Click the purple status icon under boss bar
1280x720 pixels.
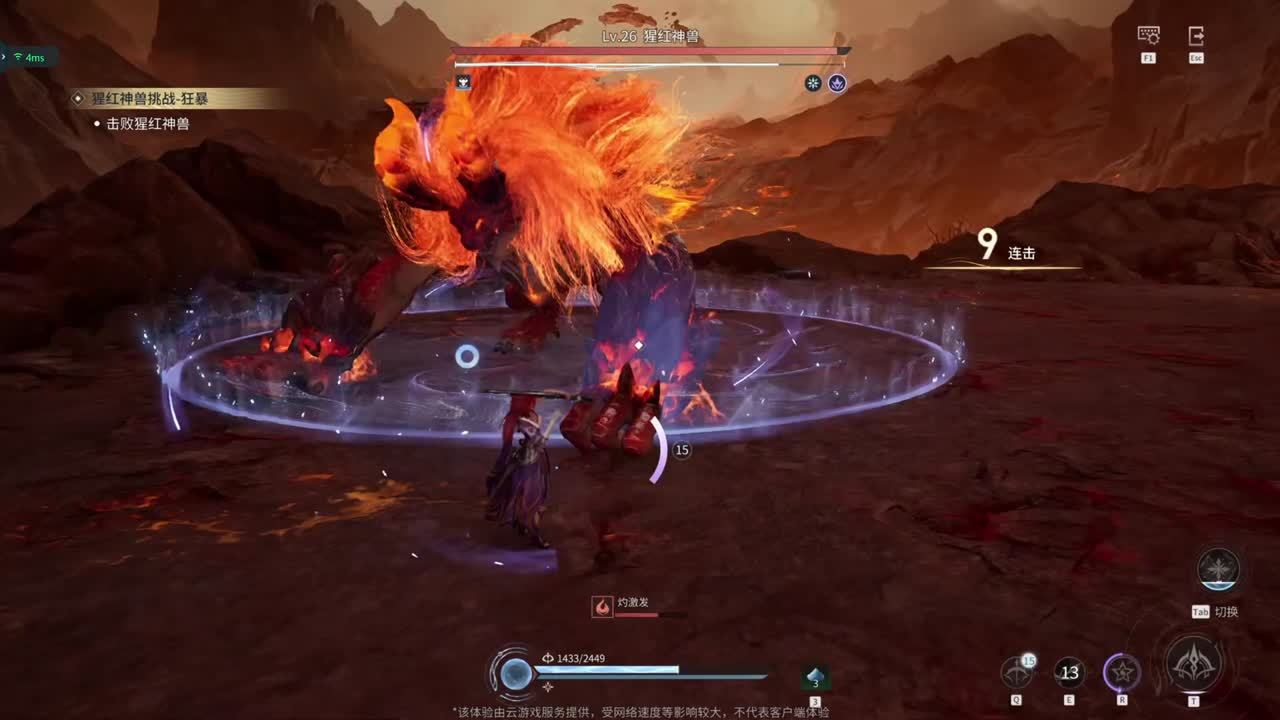[837, 83]
